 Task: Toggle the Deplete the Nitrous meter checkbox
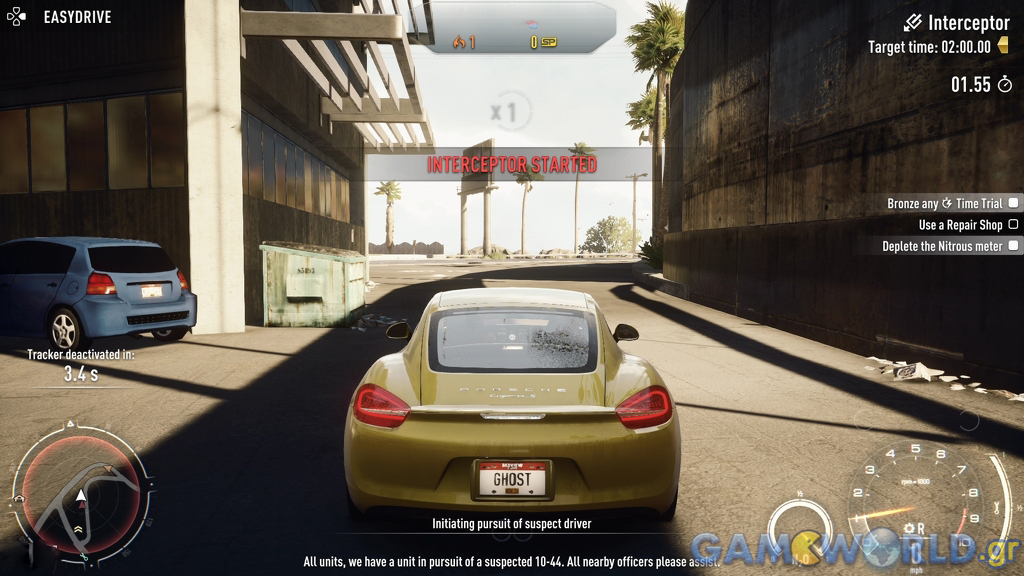pos(1013,246)
